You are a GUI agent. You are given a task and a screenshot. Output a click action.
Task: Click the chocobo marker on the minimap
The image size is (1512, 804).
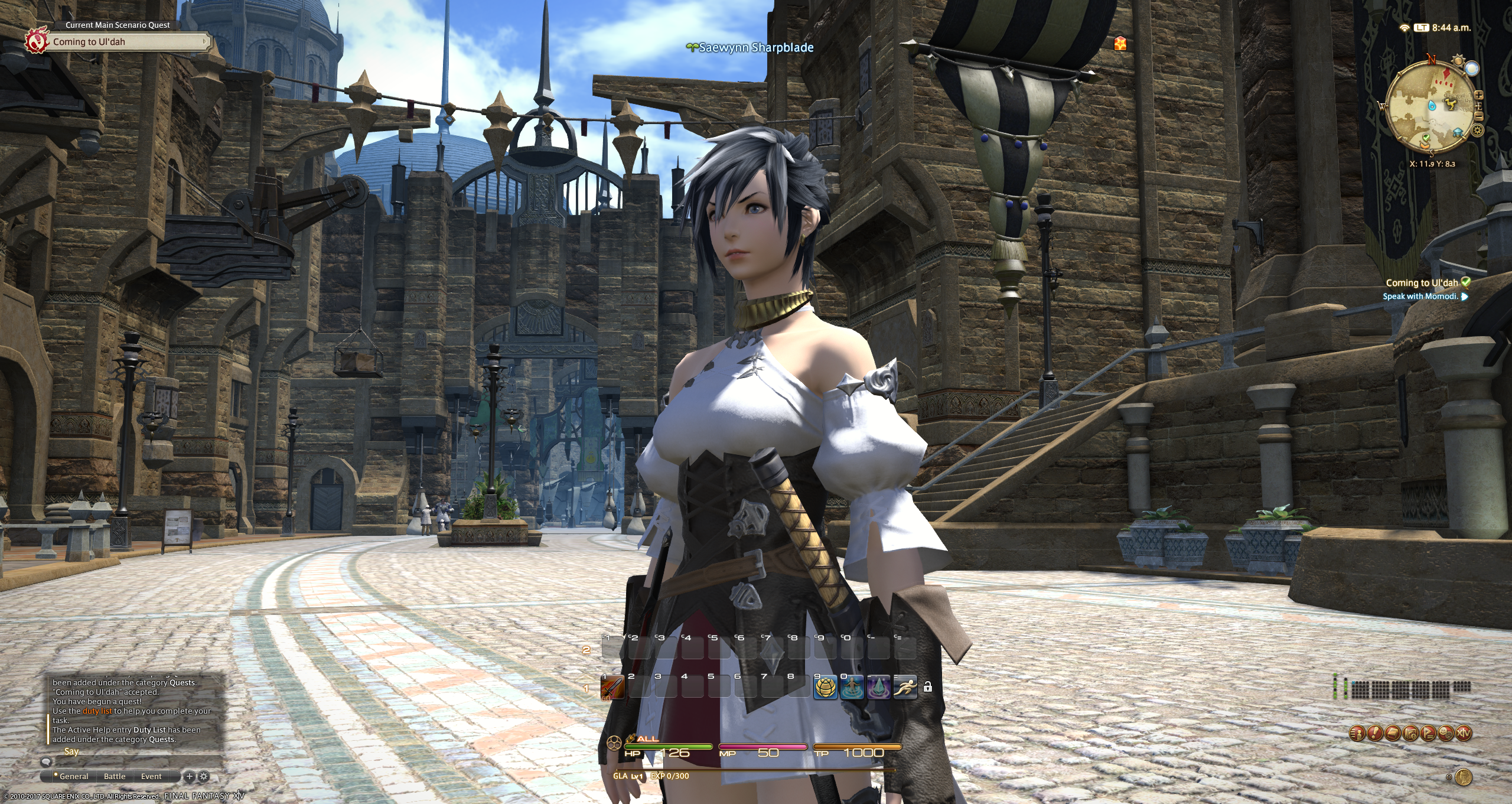[1451, 105]
